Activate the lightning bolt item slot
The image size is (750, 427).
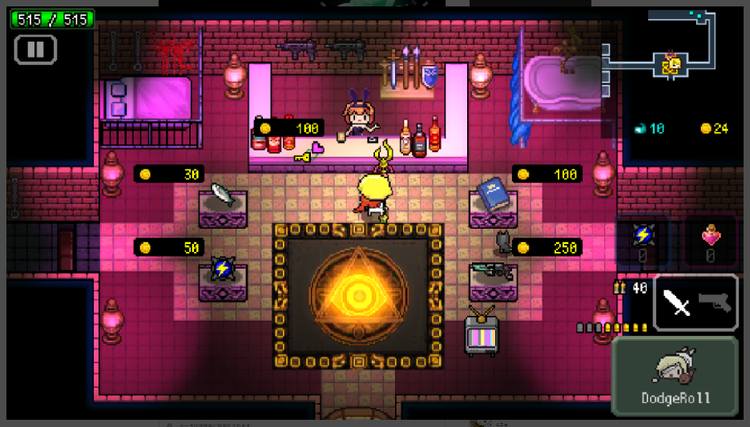click(x=643, y=240)
